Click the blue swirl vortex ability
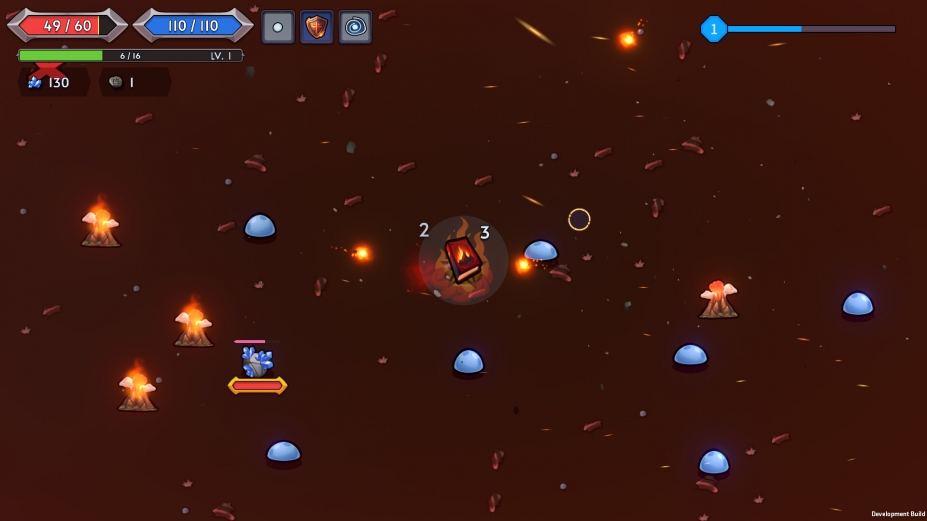This screenshot has height=521, width=927. (x=355, y=27)
